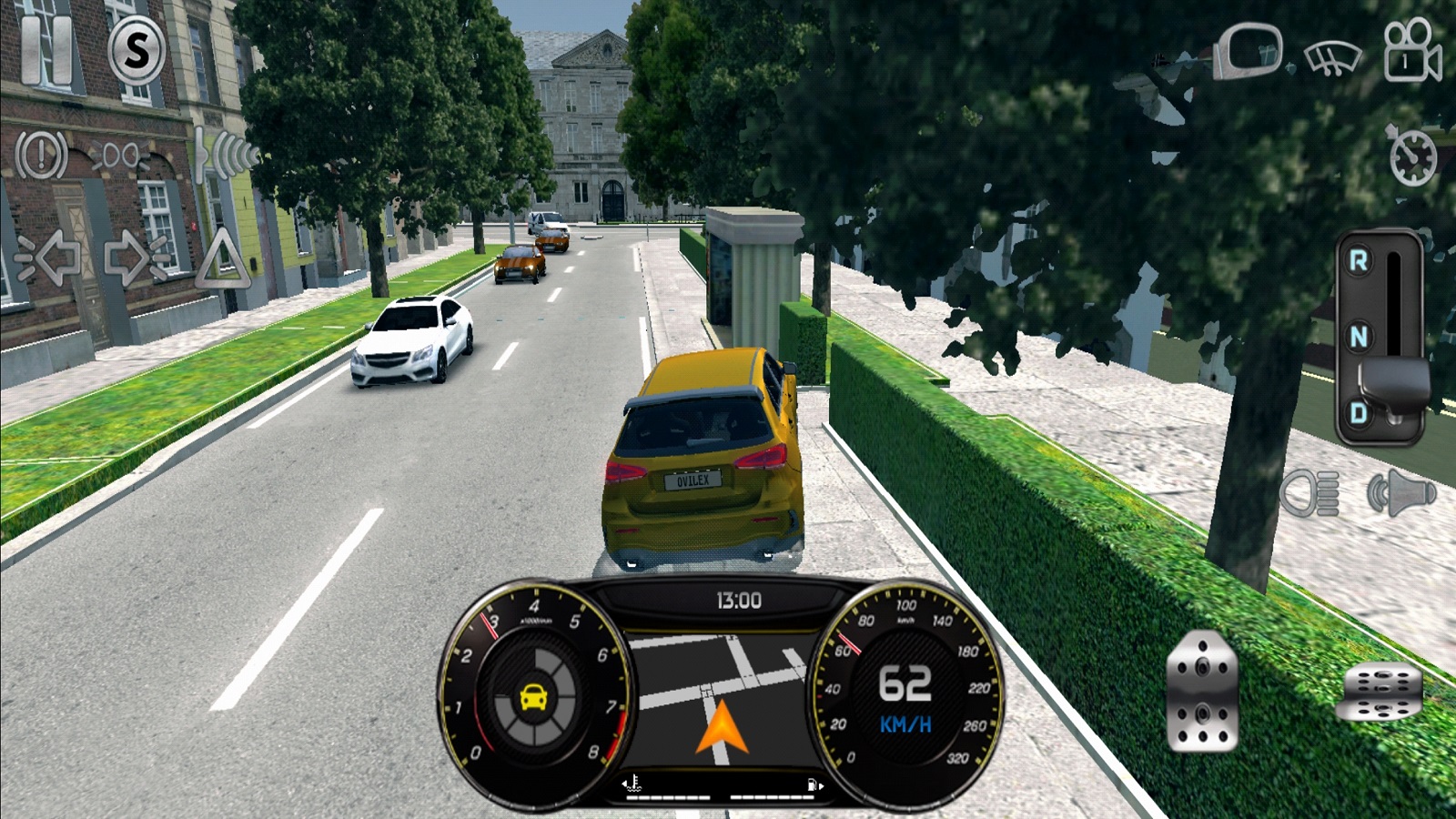The width and height of the screenshot is (1456, 819).
Task: Open the side mirror view
Action: coord(1248,51)
